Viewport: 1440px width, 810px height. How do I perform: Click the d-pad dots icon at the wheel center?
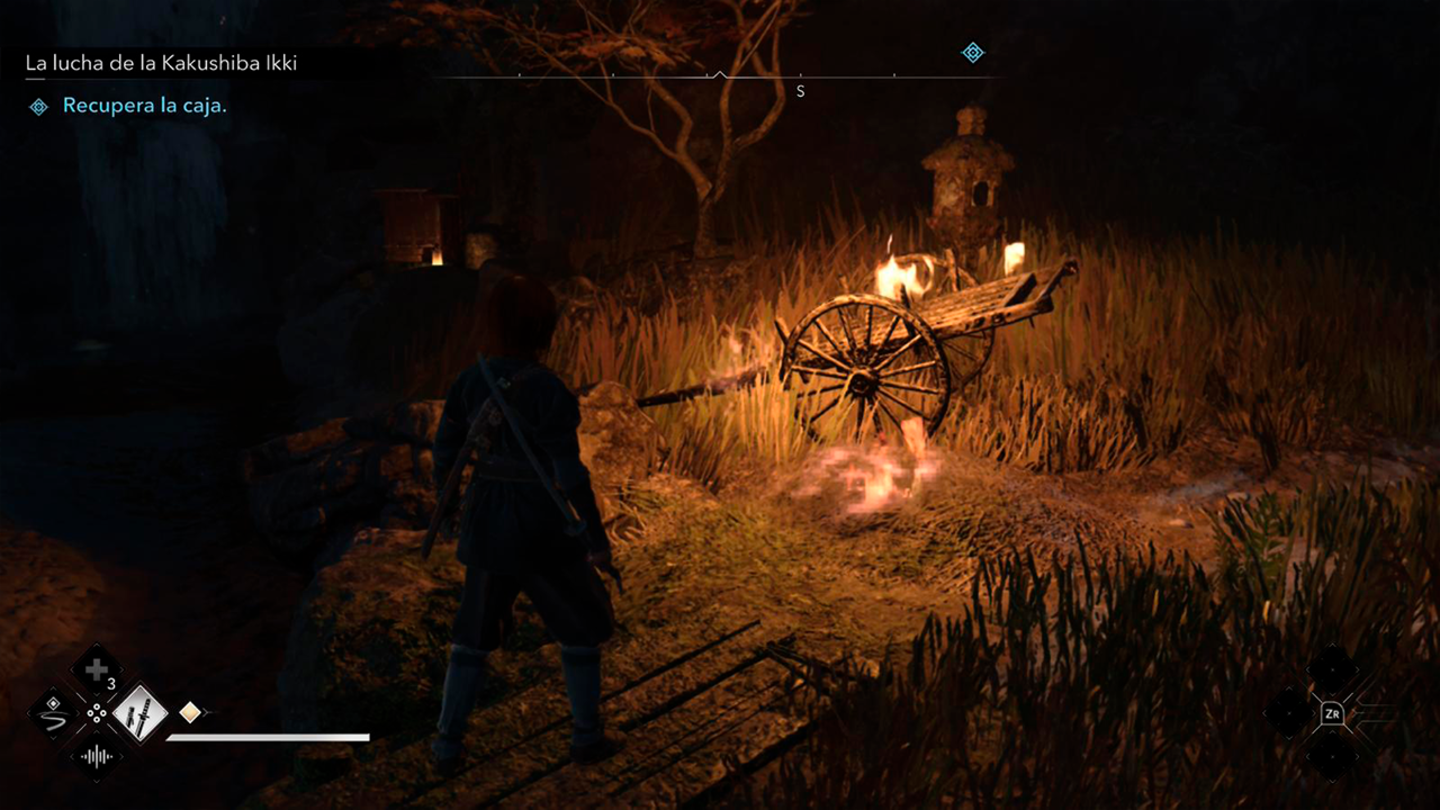(x=97, y=713)
